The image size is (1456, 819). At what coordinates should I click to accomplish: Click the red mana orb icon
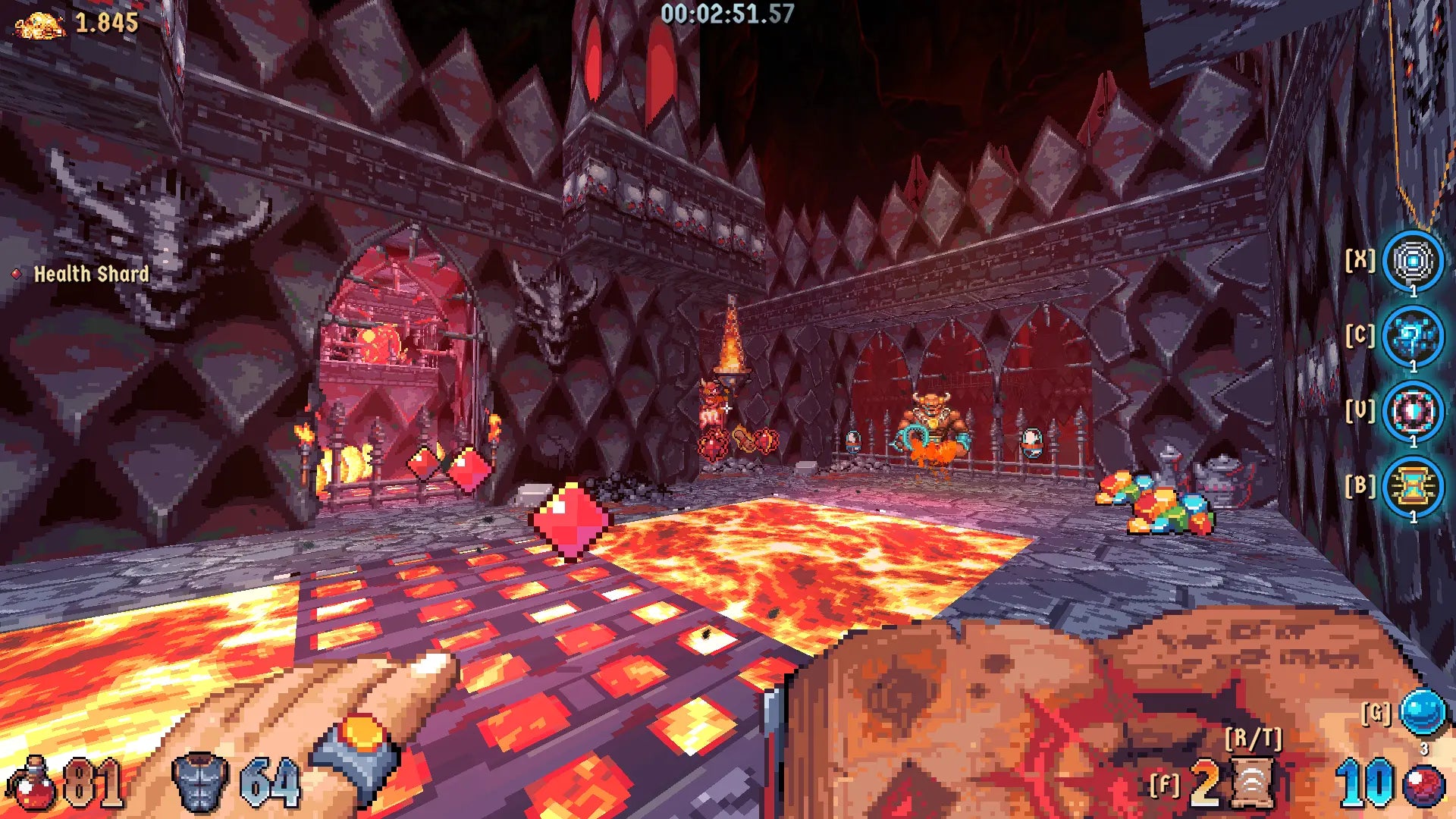click(x=1423, y=786)
